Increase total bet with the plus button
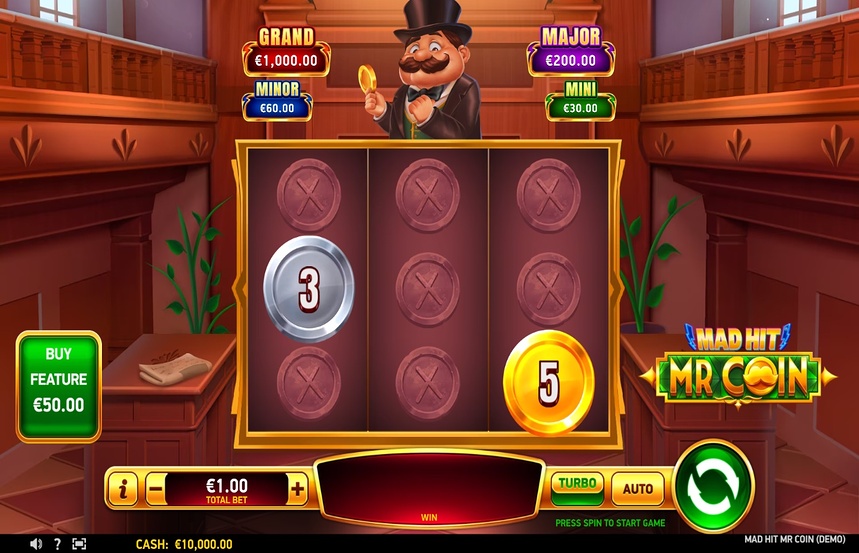 coord(297,489)
